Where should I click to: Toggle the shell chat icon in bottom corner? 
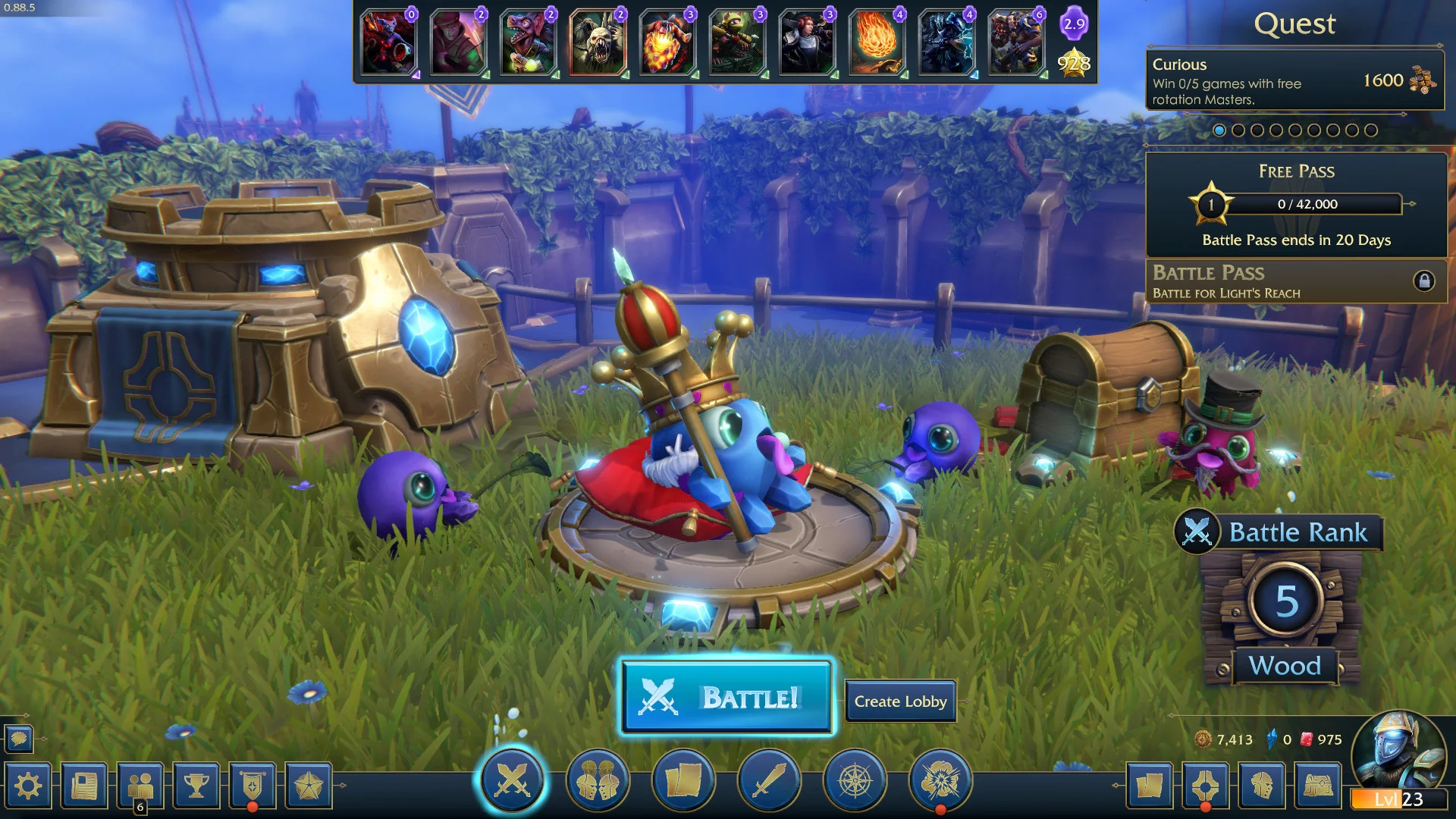[x=20, y=739]
